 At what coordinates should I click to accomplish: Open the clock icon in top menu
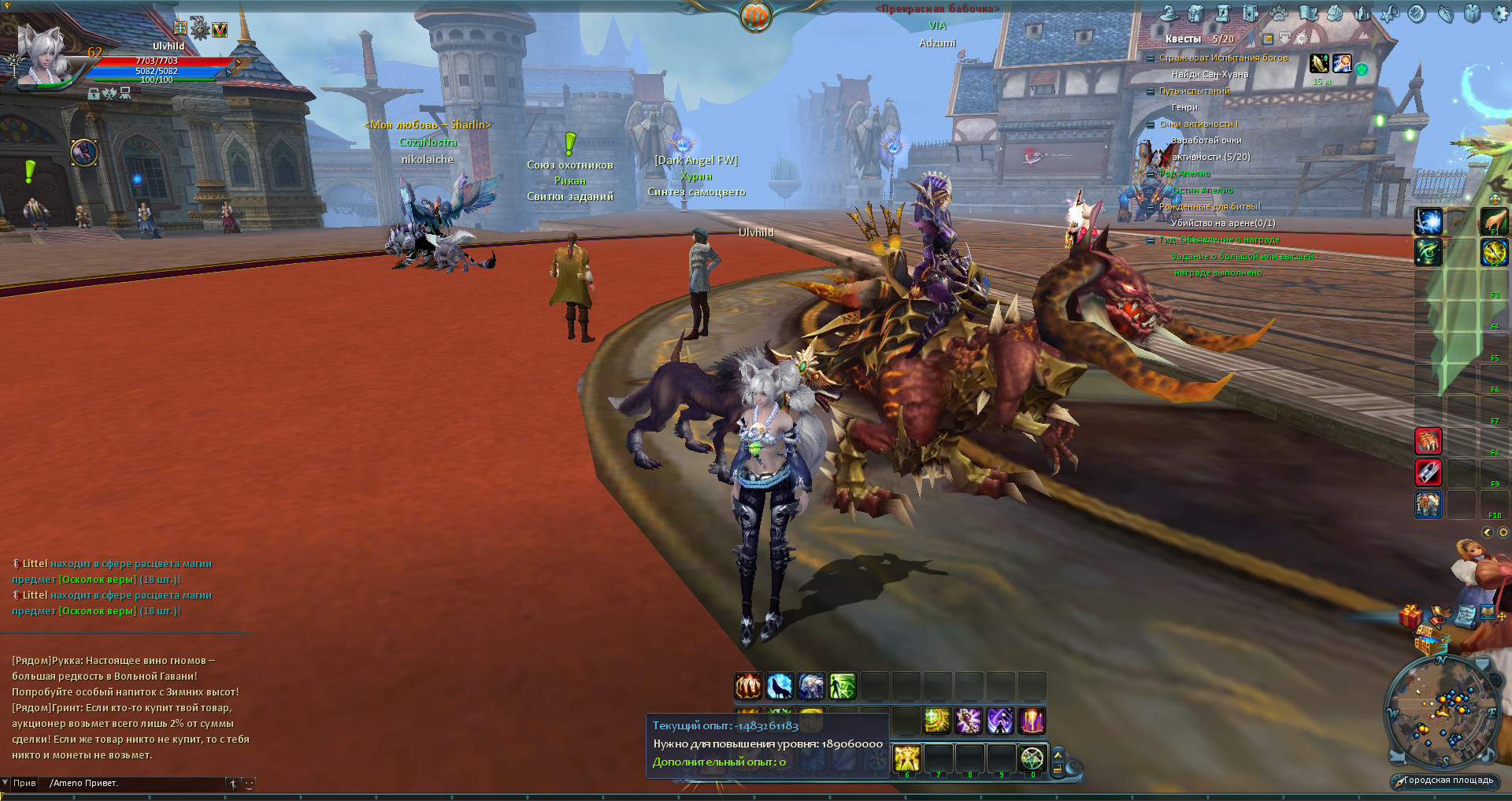pos(1417,13)
